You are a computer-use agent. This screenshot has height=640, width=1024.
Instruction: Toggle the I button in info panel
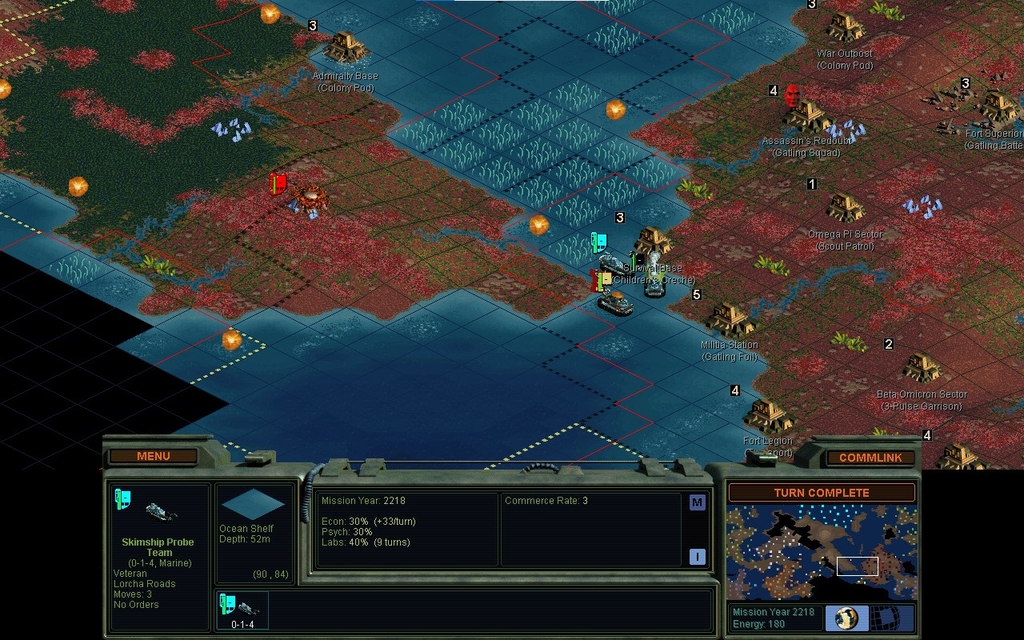[697, 557]
